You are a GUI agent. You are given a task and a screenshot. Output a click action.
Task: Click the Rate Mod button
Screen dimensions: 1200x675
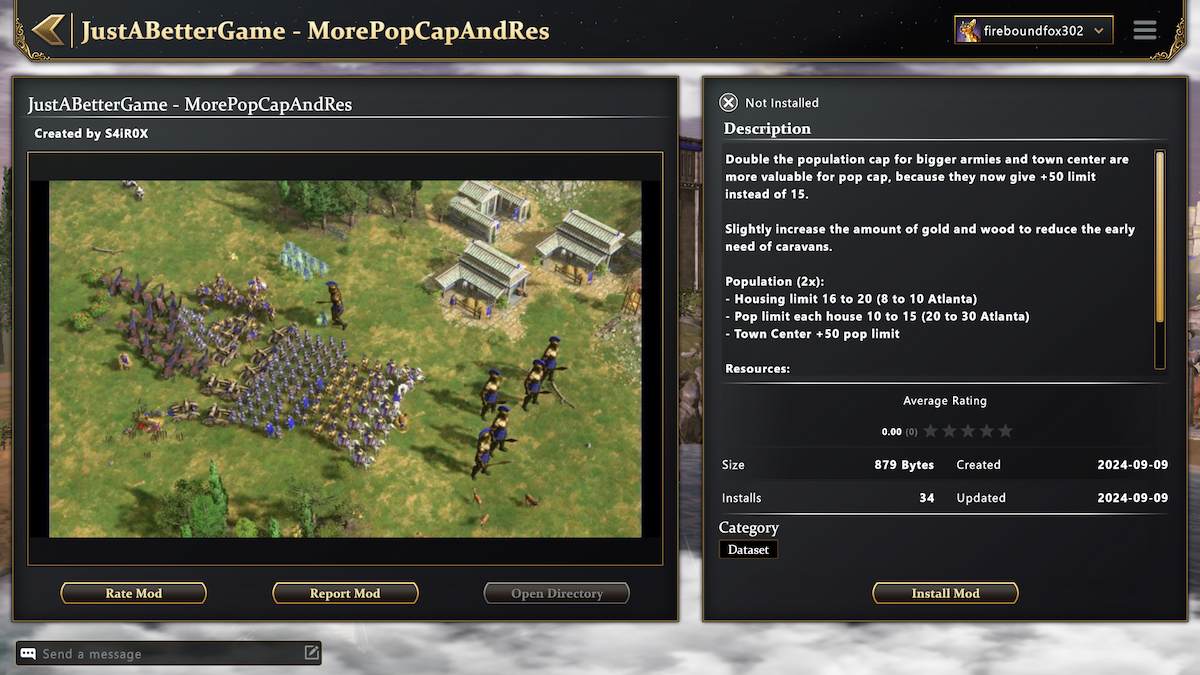tap(134, 593)
